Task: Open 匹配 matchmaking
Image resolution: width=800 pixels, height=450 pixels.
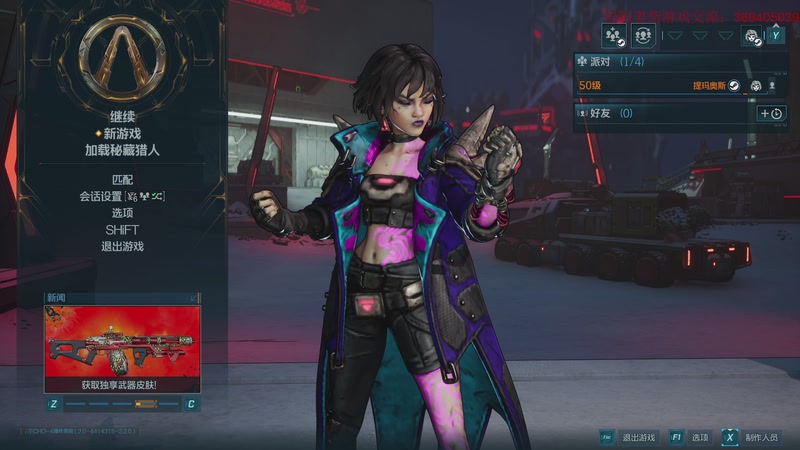Action: (x=123, y=178)
